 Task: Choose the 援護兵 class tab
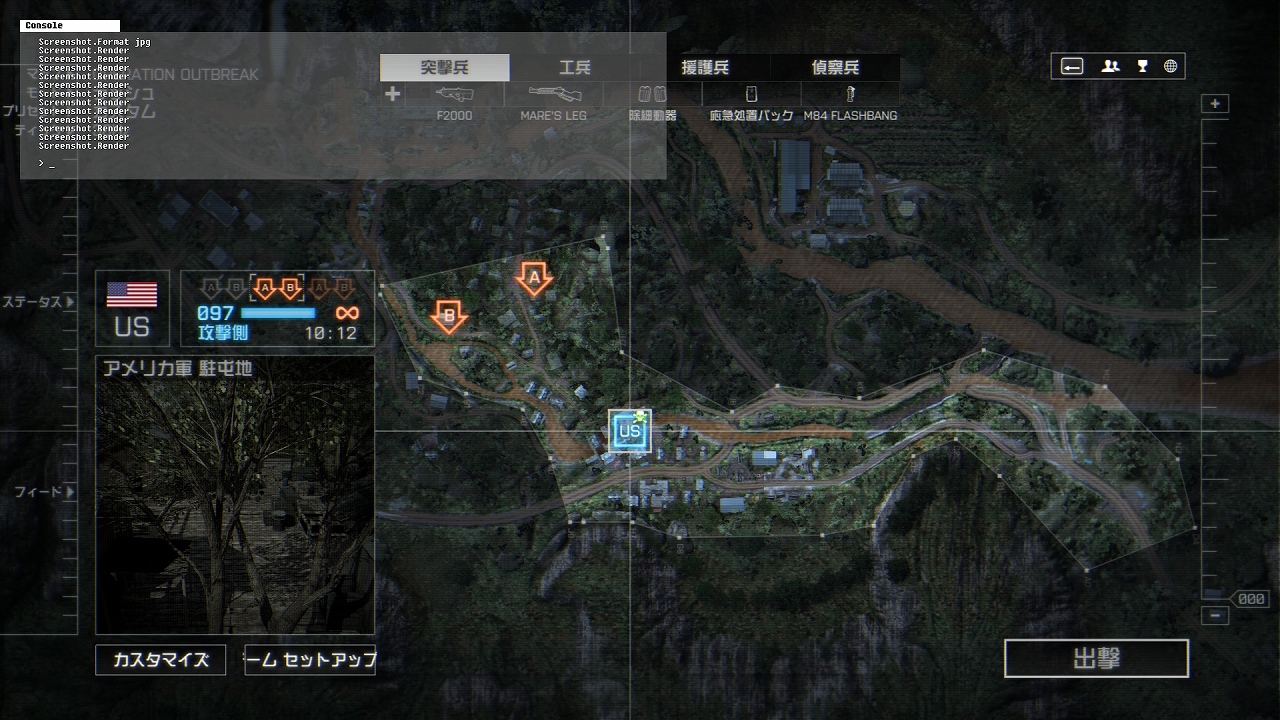click(705, 68)
